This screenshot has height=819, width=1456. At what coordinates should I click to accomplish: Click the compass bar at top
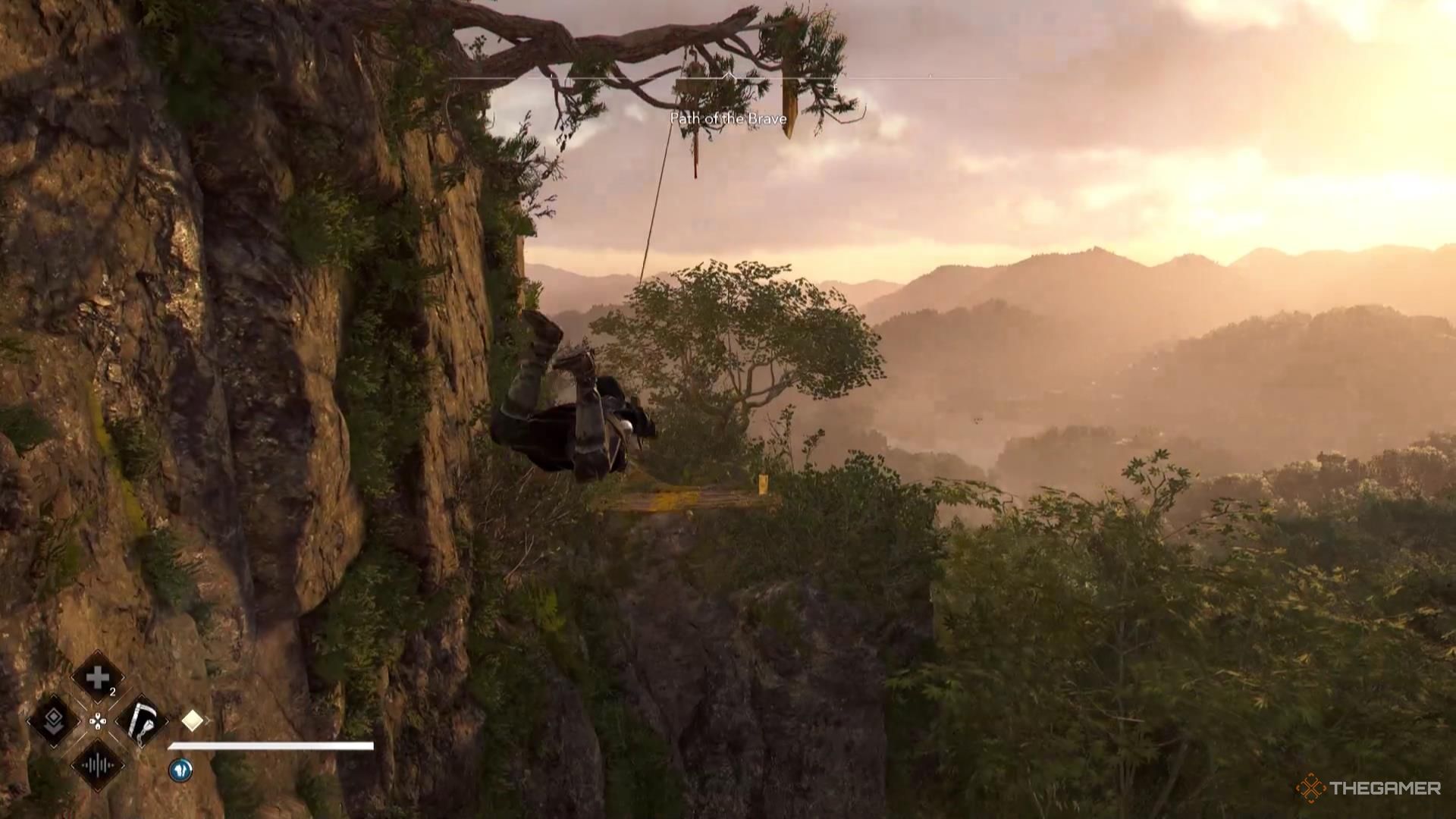[x=728, y=77]
